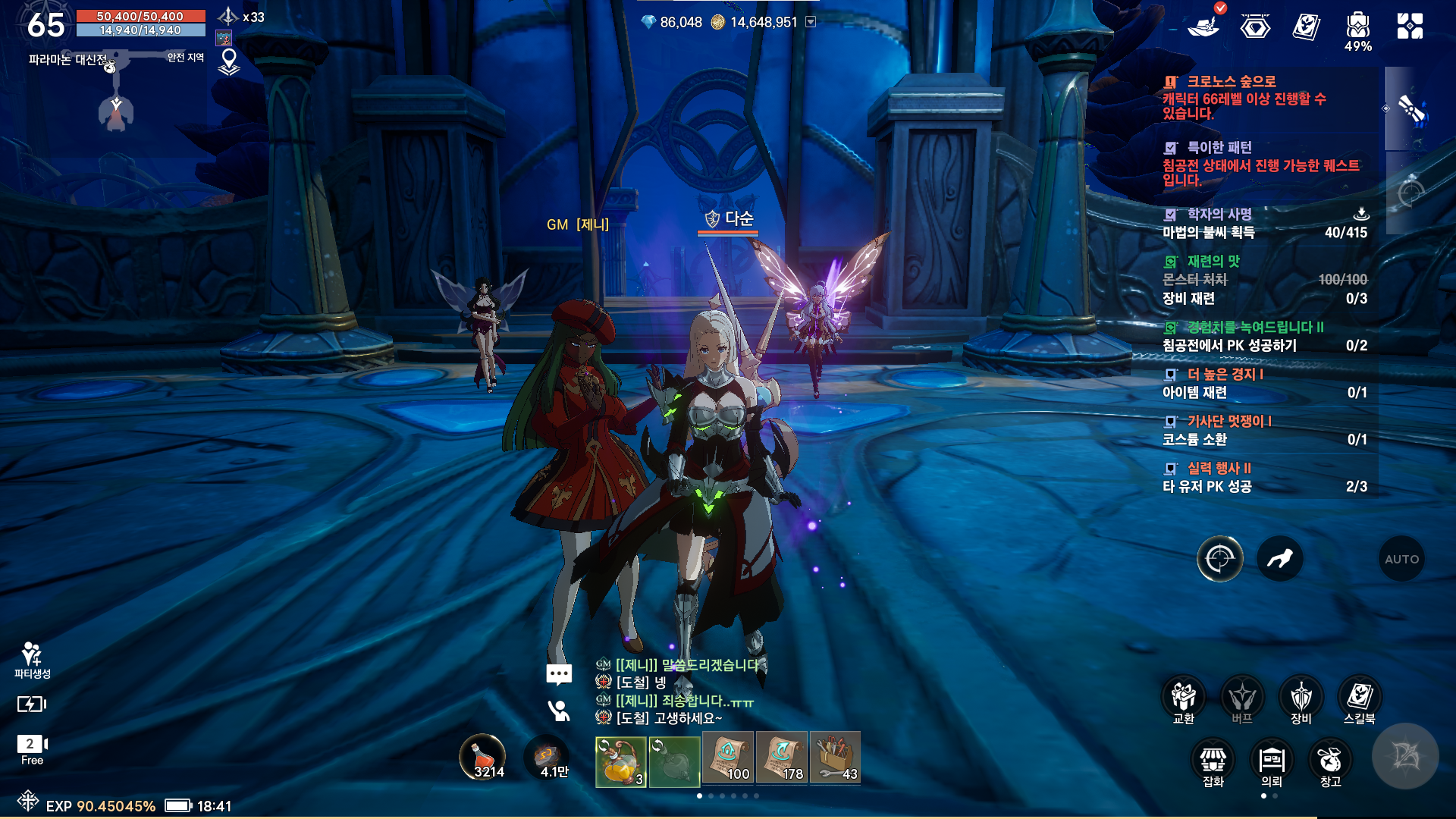Open the 스킬북 skill book

click(1359, 698)
